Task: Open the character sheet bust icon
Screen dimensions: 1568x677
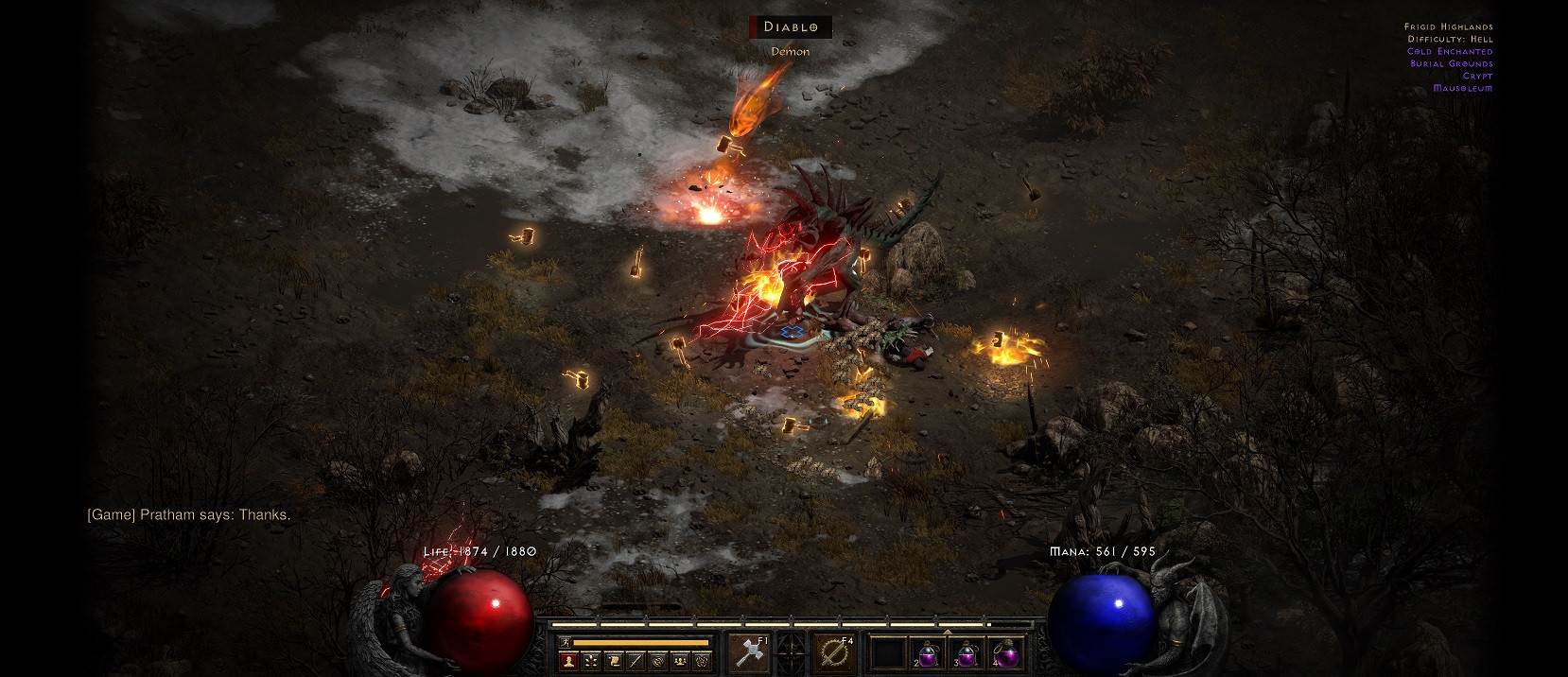Action: 567,661
